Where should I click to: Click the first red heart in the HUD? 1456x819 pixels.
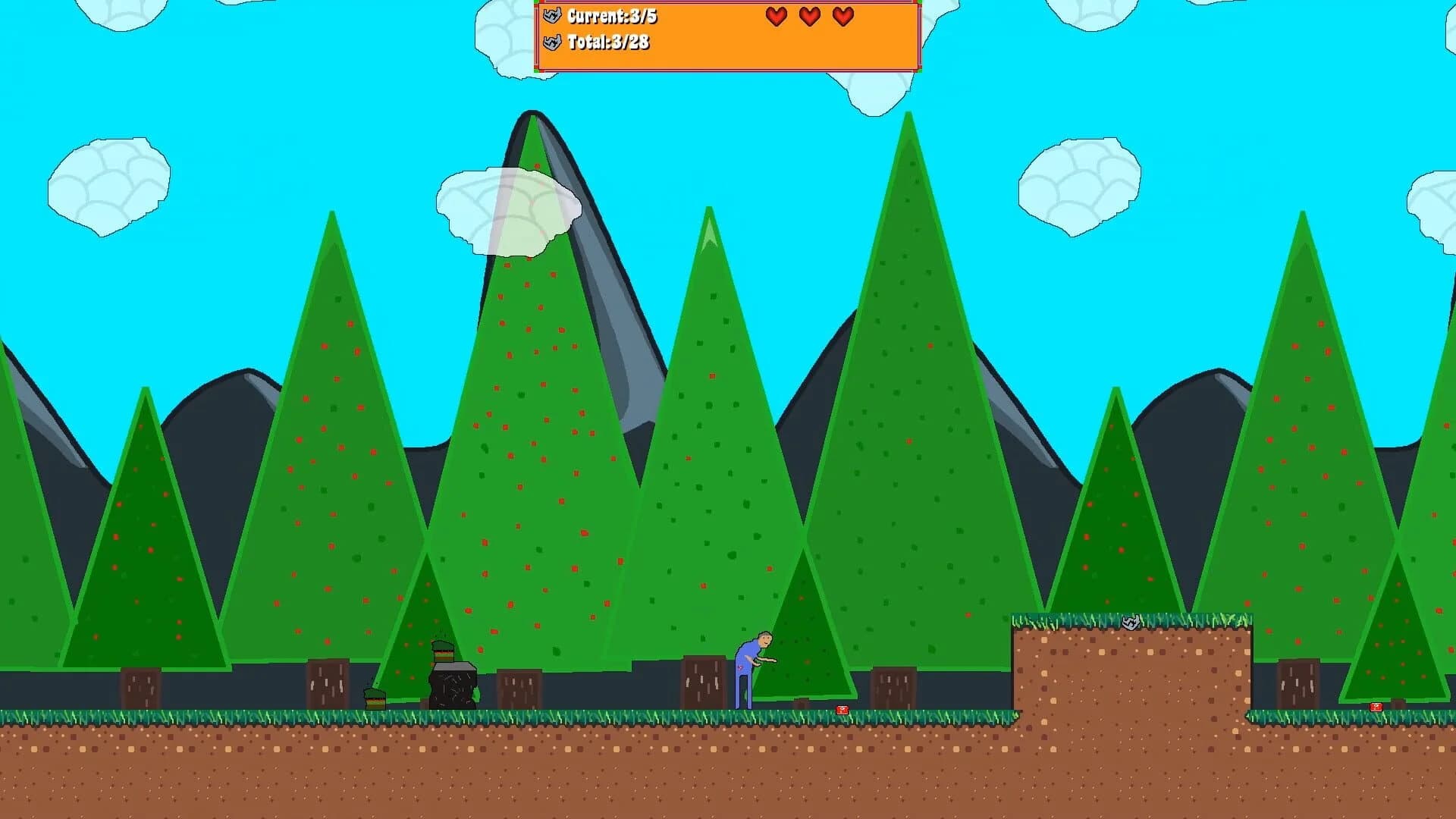tap(775, 16)
